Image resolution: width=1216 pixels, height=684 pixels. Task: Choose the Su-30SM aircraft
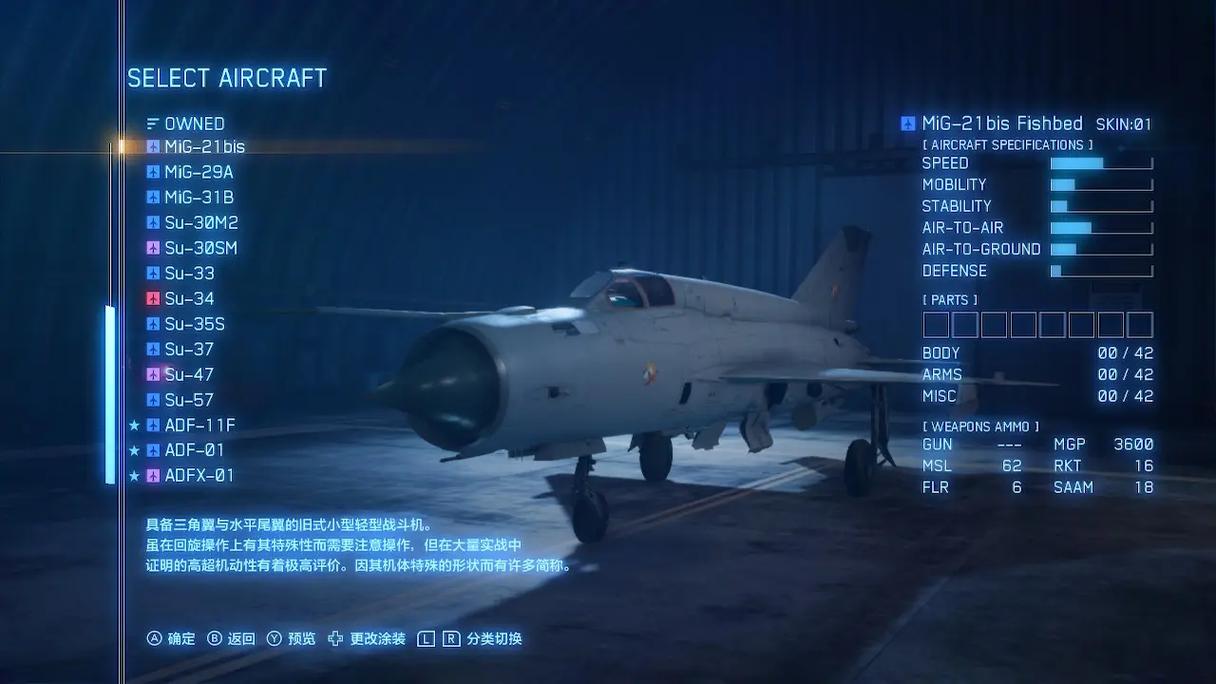tap(200, 248)
